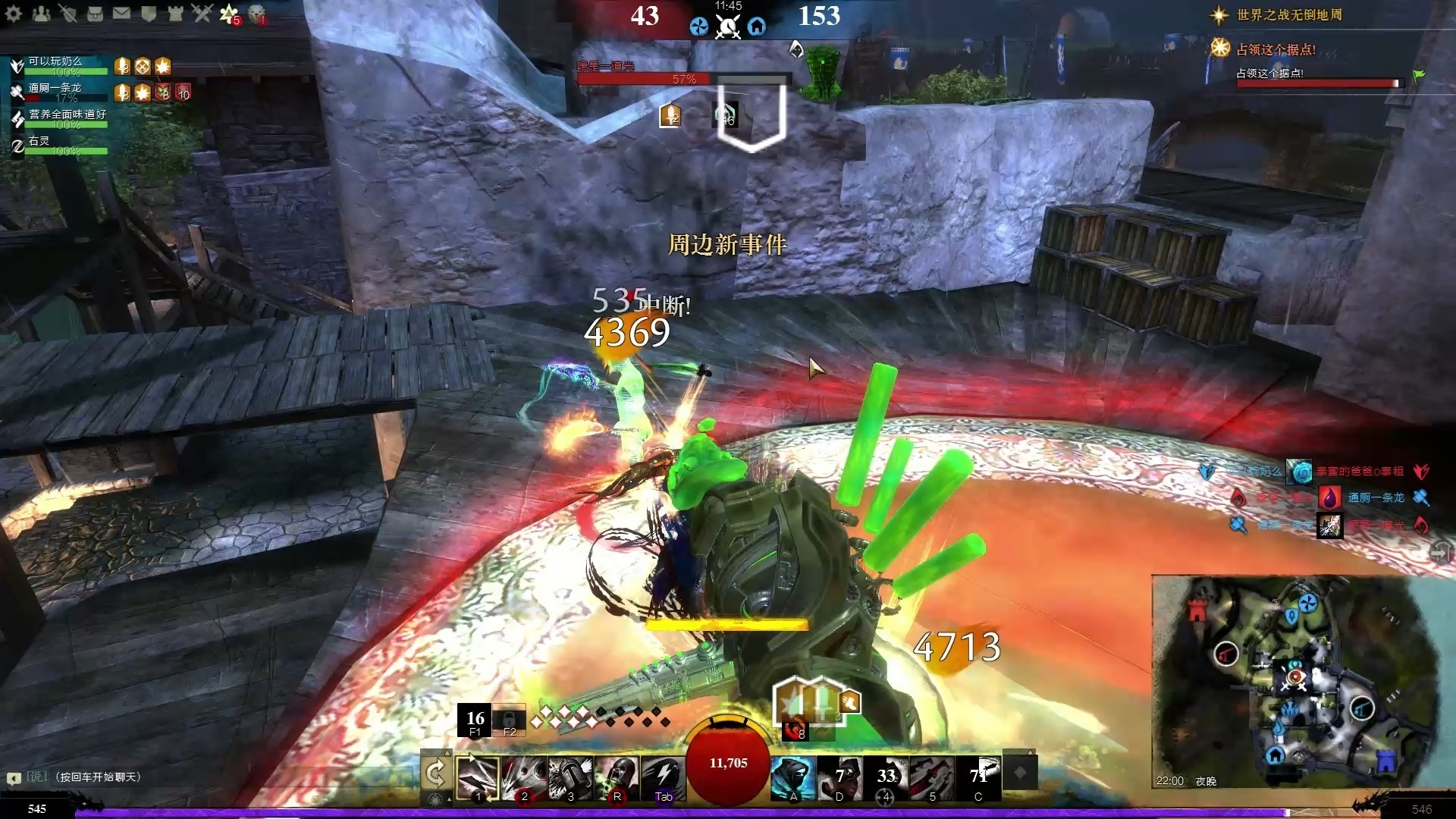Use the blue hooded healing skill

click(x=793, y=777)
